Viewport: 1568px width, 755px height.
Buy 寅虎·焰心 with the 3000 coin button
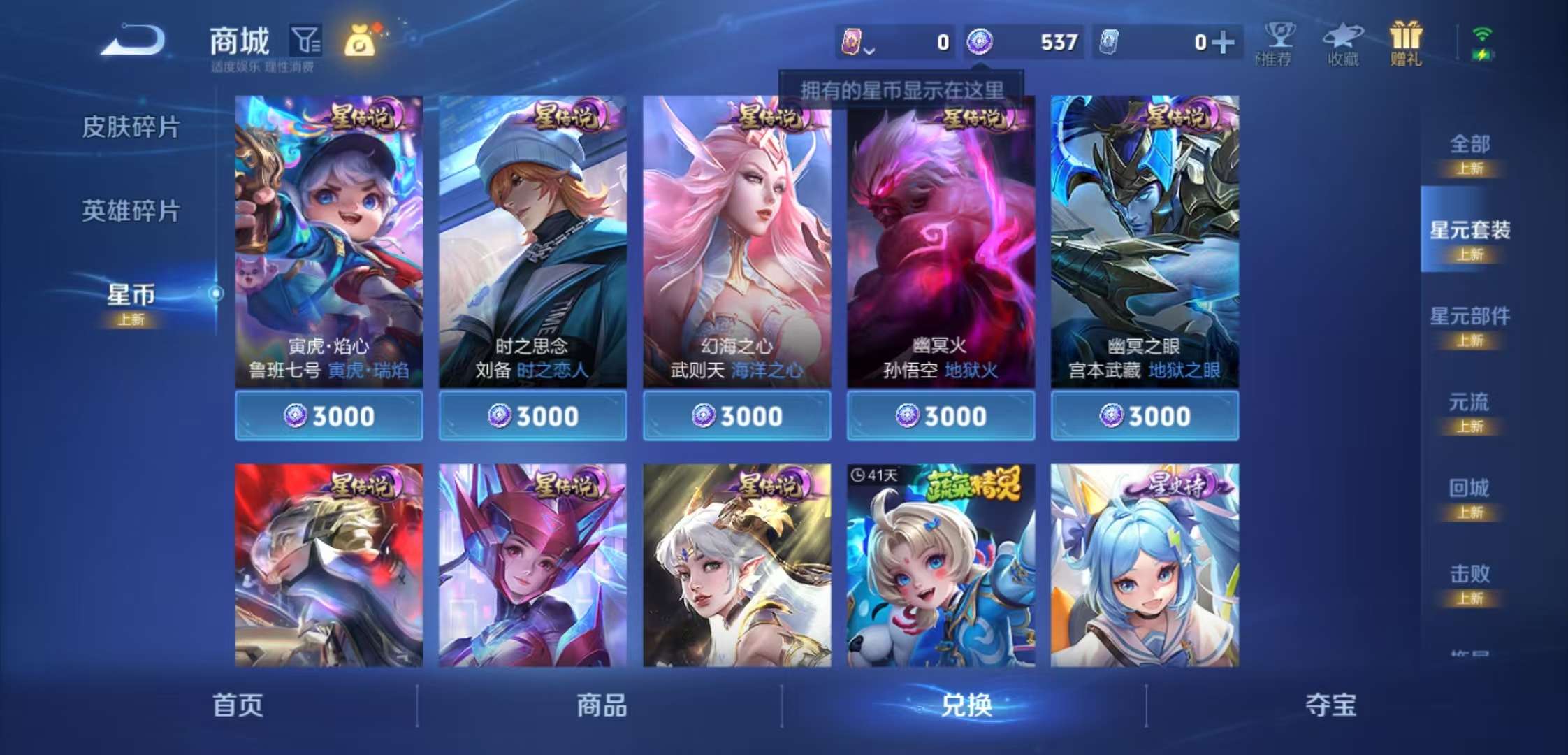point(328,415)
